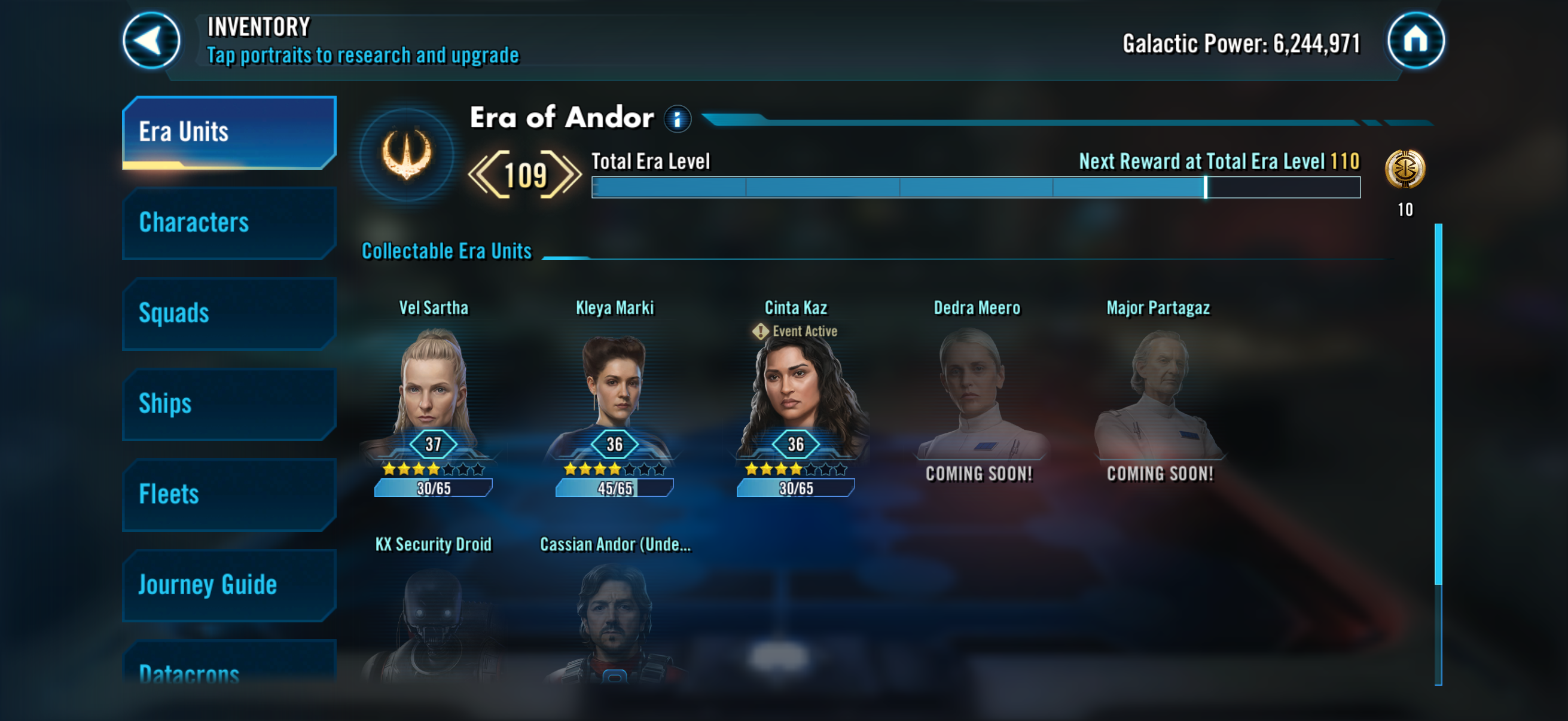Image resolution: width=1568 pixels, height=721 pixels.
Task: View Major Partagaz's coming soon portrait
Action: coord(1159,396)
